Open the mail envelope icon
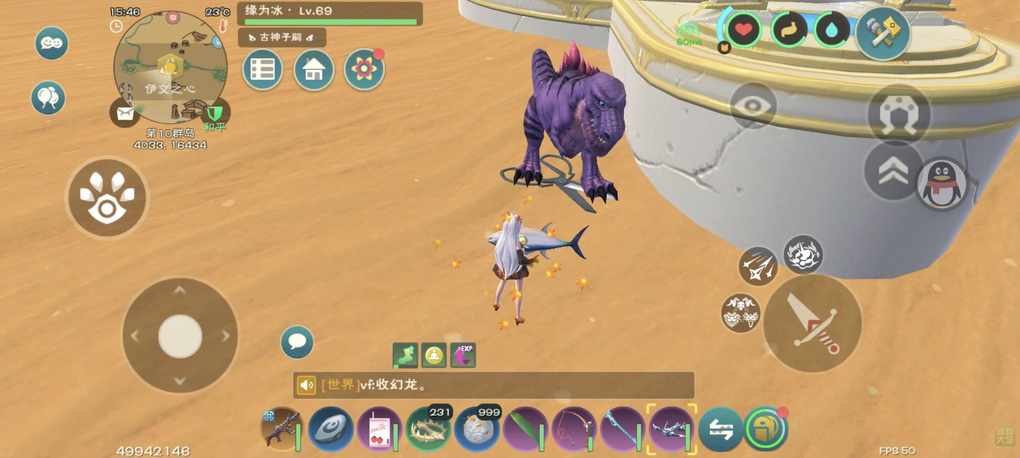This screenshot has width=1020, height=458. click(125, 112)
